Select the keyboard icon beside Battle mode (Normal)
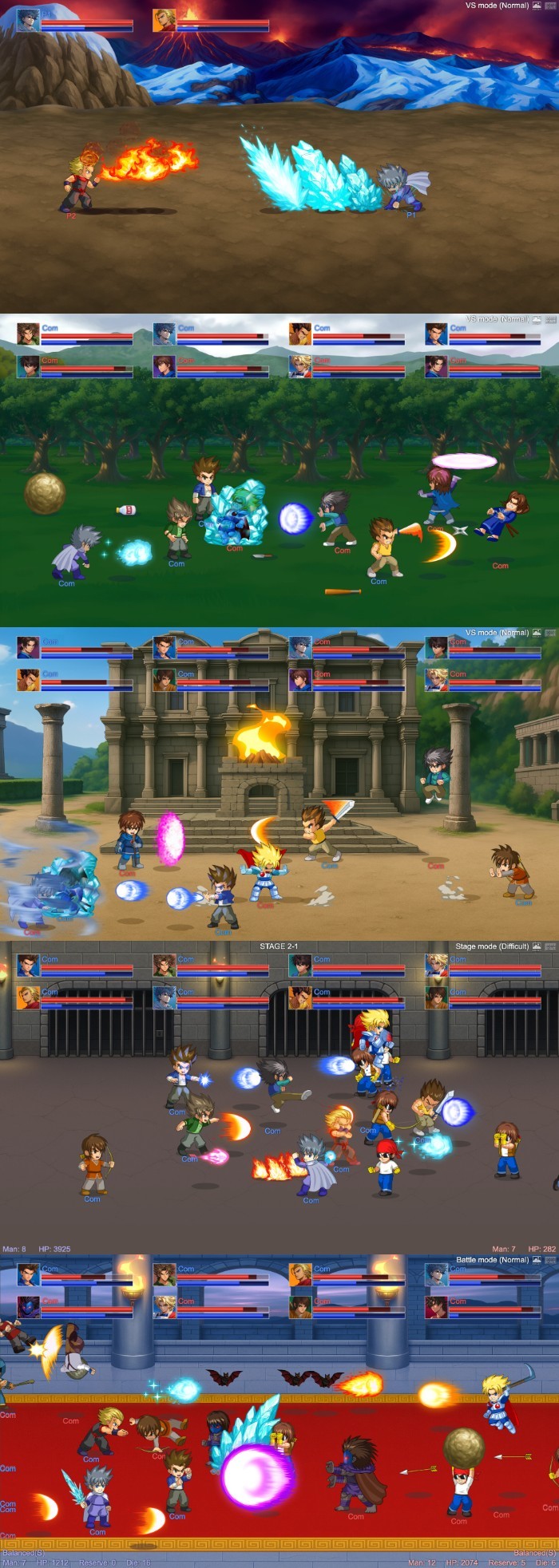Screen dimensions: 559x1568 [549, 1260]
